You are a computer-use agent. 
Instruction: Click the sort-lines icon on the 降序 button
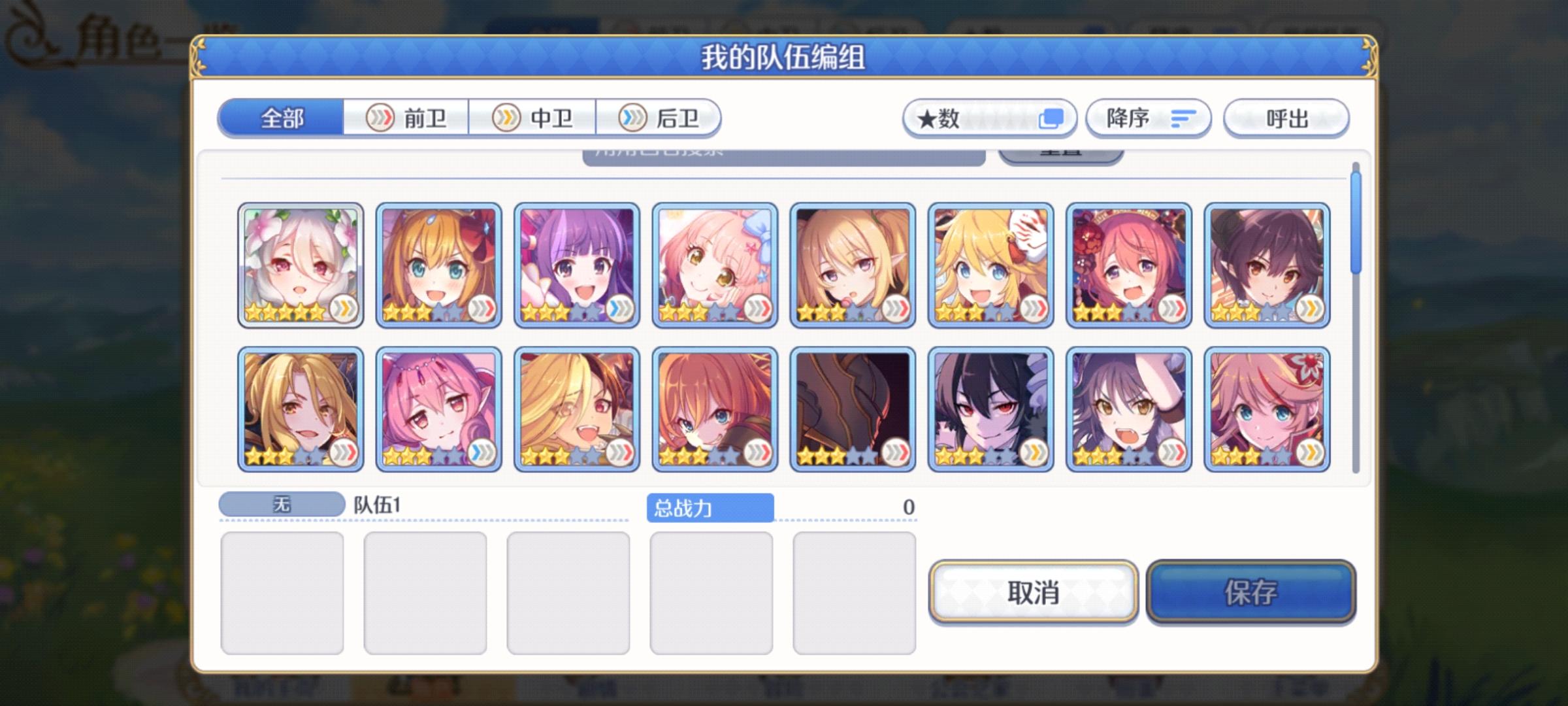[1184, 118]
